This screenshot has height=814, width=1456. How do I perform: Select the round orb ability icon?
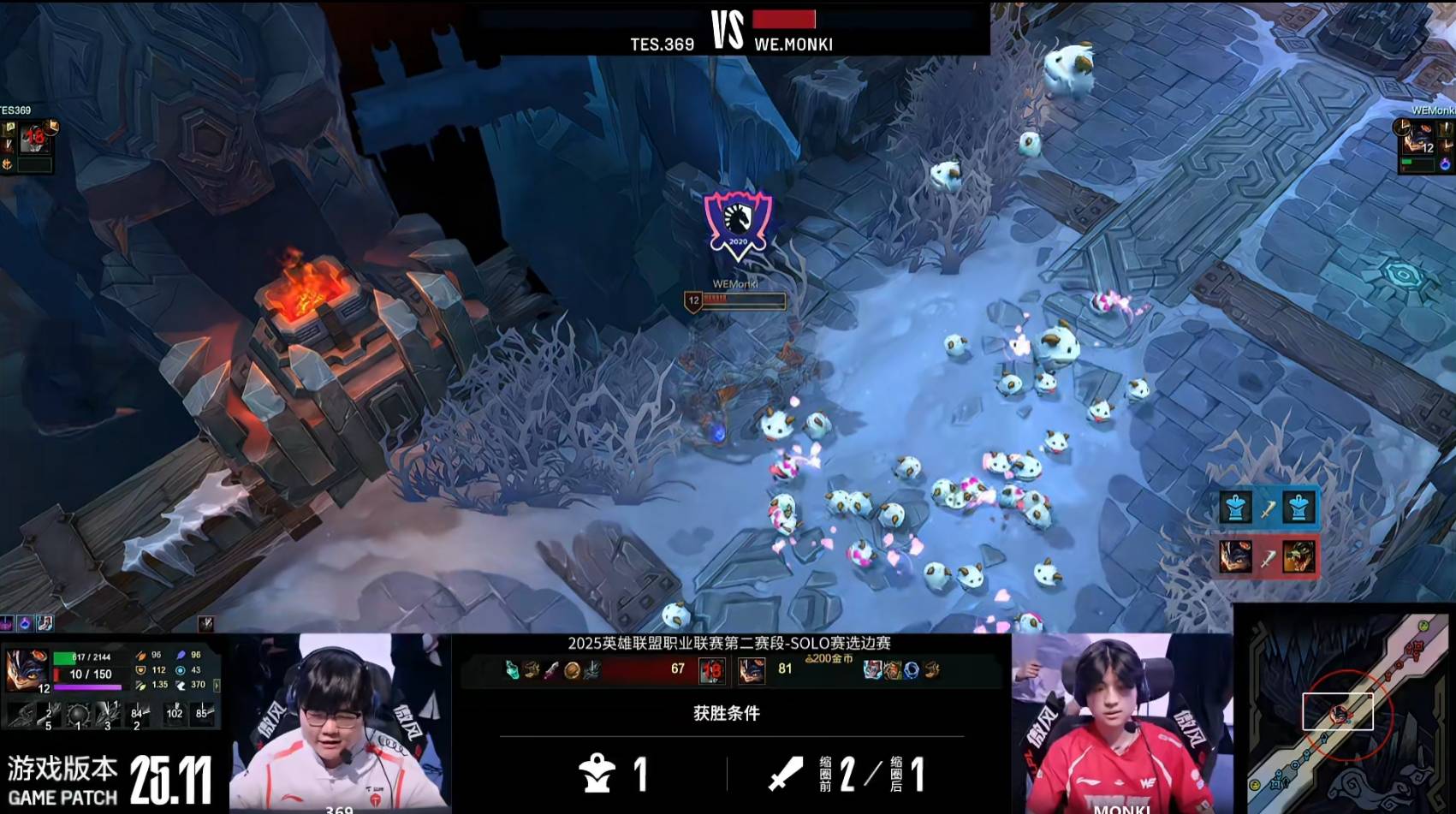click(78, 714)
